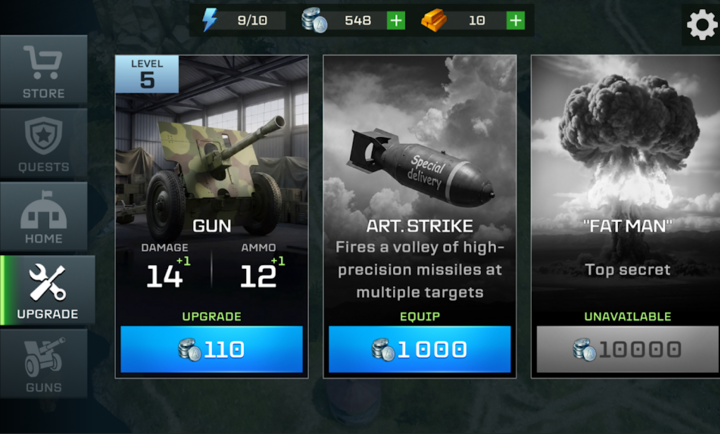Switch to the Quests tab
Image resolution: width=720 pixels, height=434 pixels.
[x=43, y=143]
